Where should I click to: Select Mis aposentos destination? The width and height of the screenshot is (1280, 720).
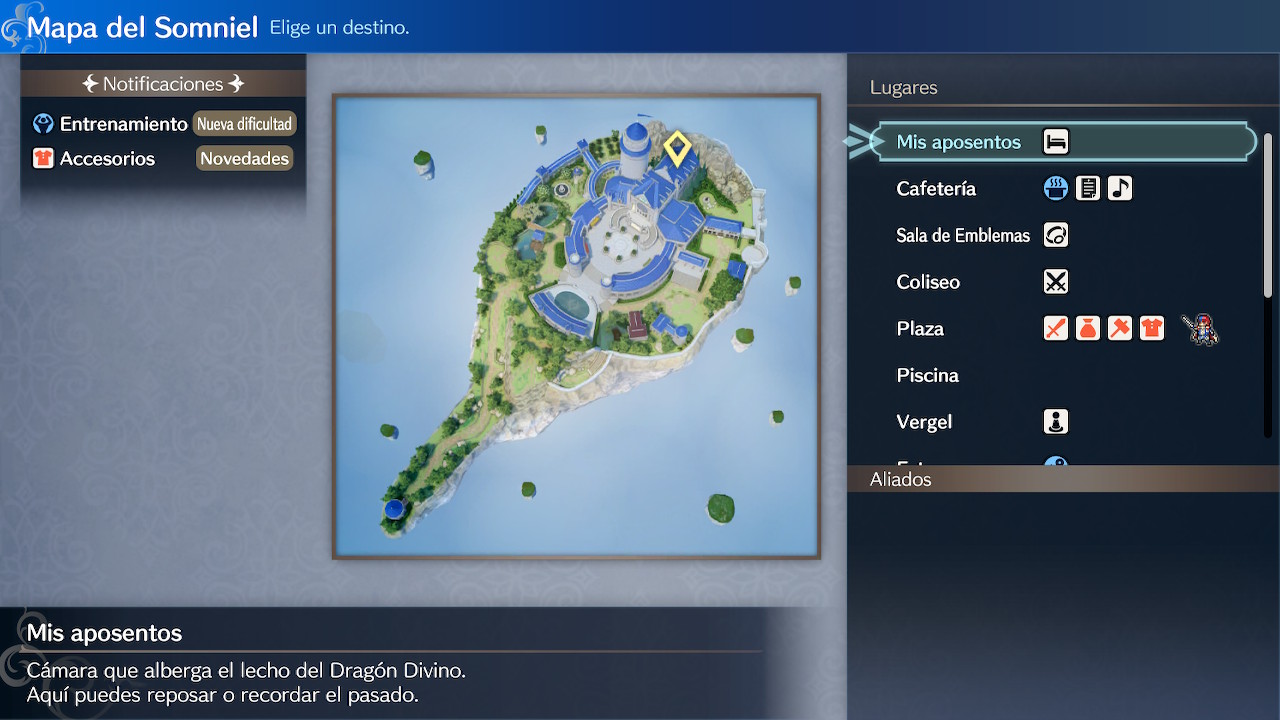(x=958, y=142)
